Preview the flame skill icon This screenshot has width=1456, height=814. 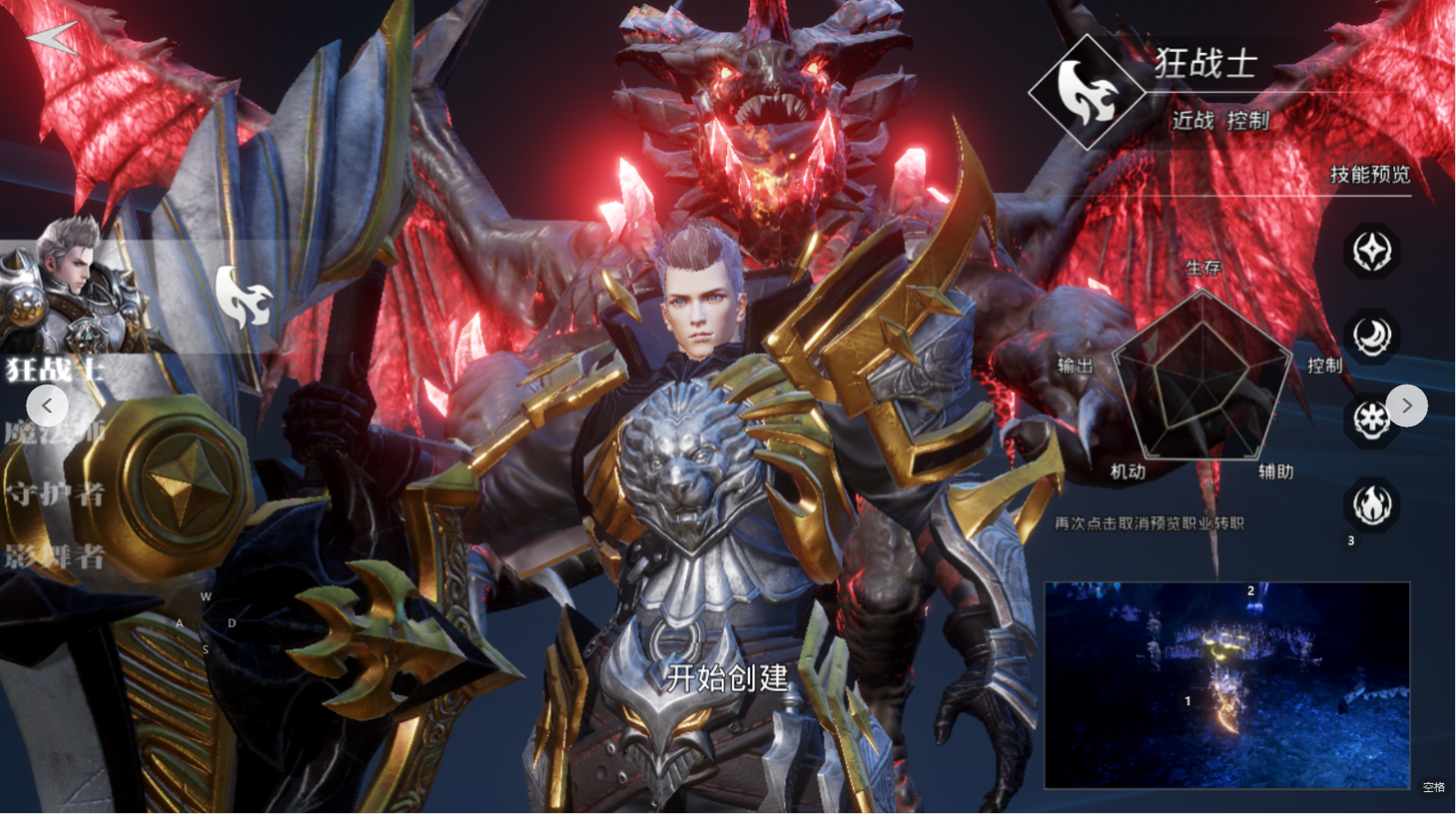1371,504
